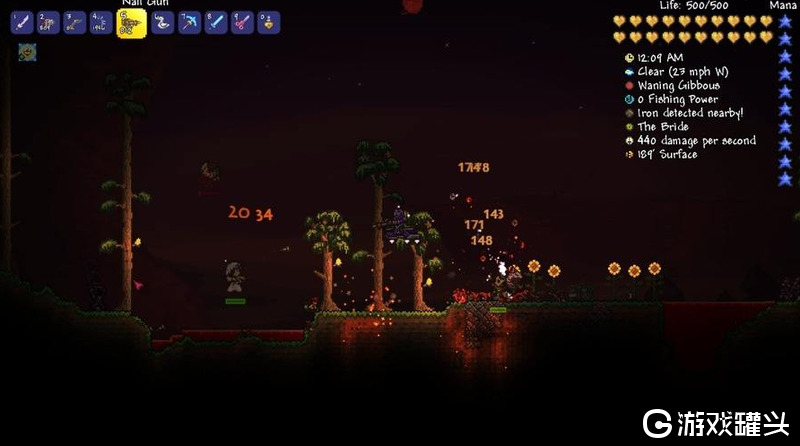The height and width of the screenshot is (446, 800).
Task: Switch to the blue sword in slot 8
Action: tap(216, 22)
